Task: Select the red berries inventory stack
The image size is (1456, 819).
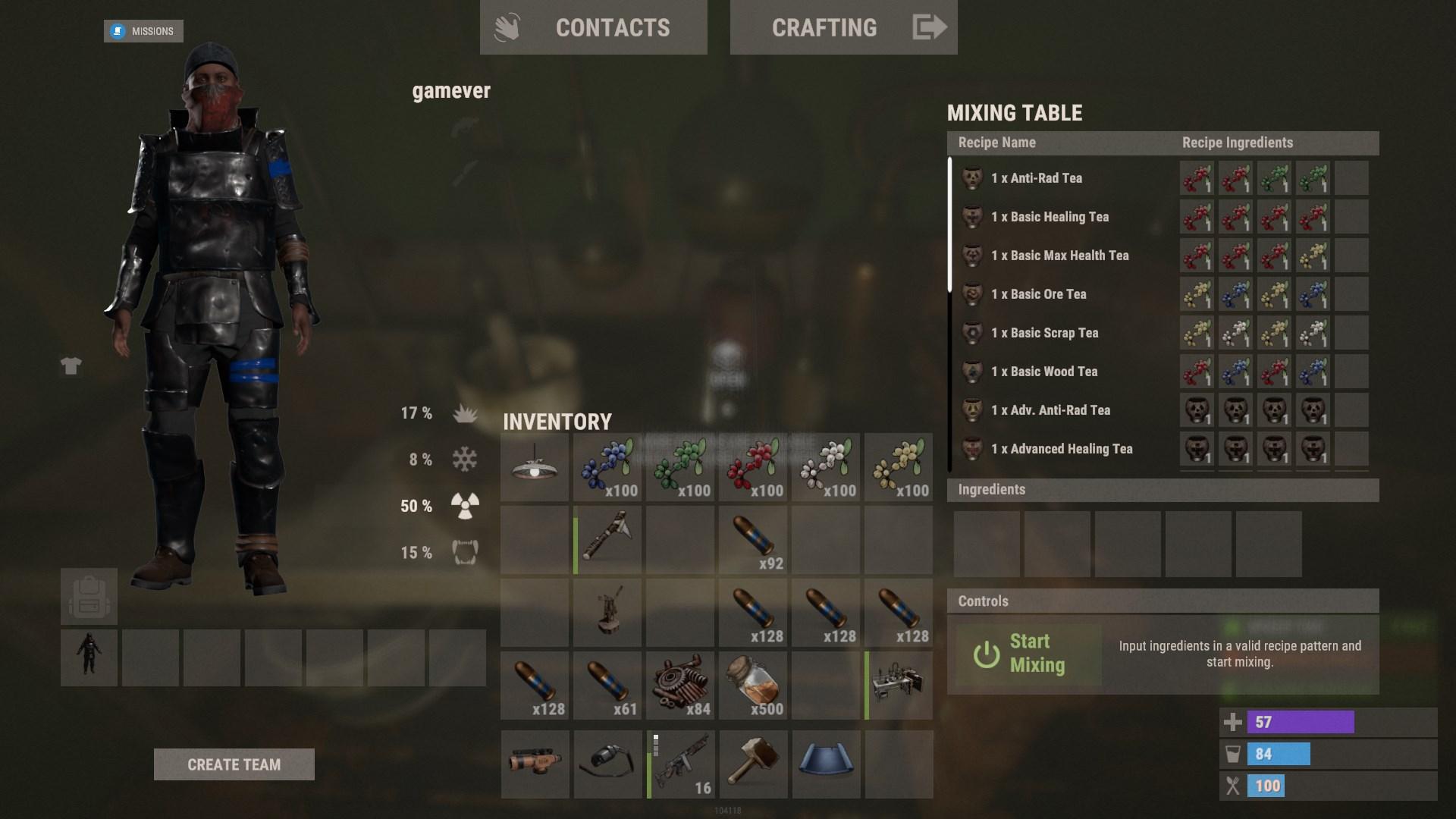Action: click(753, 467)
